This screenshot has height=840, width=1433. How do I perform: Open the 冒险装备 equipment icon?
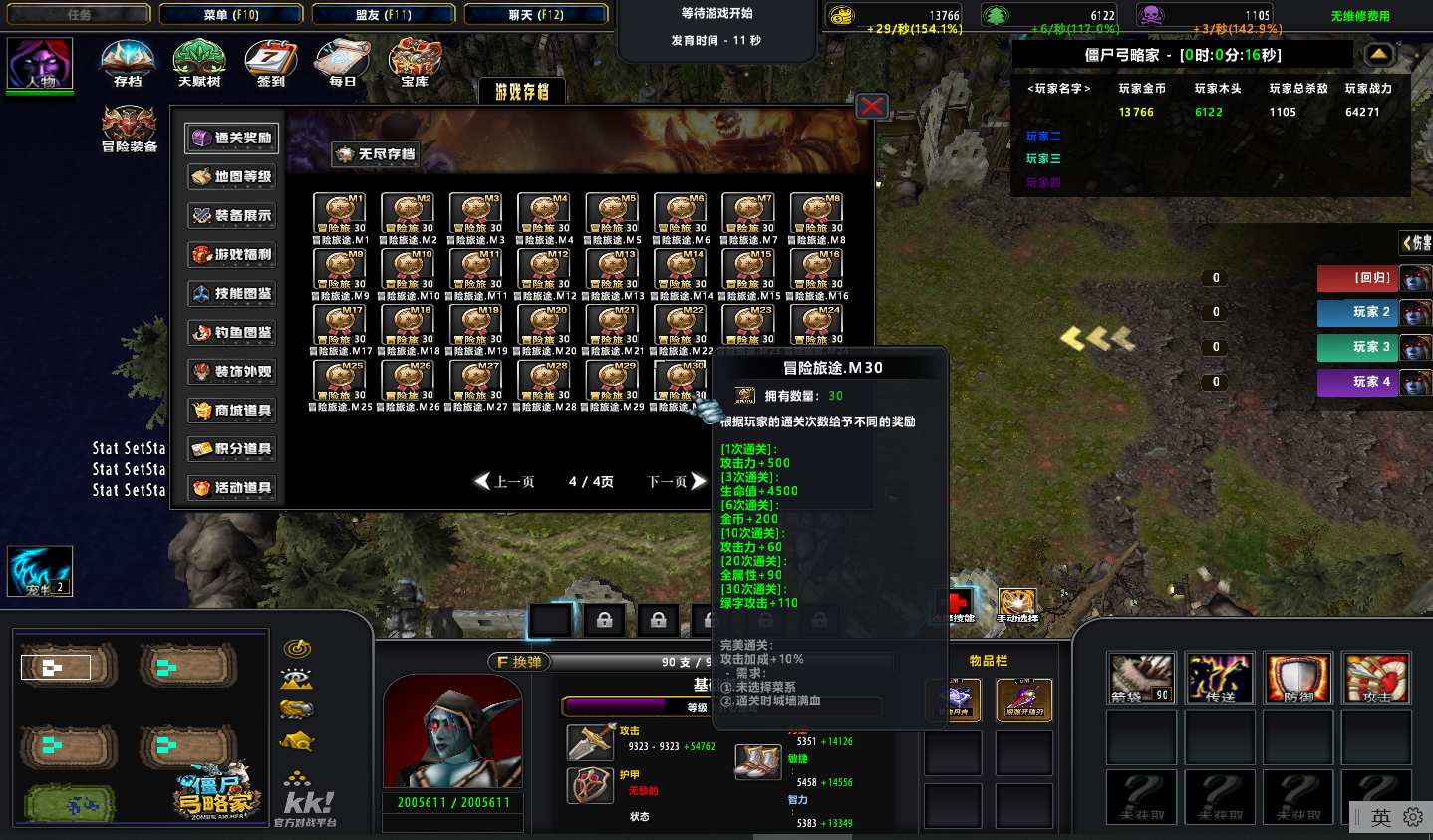(x=129, y=126)
